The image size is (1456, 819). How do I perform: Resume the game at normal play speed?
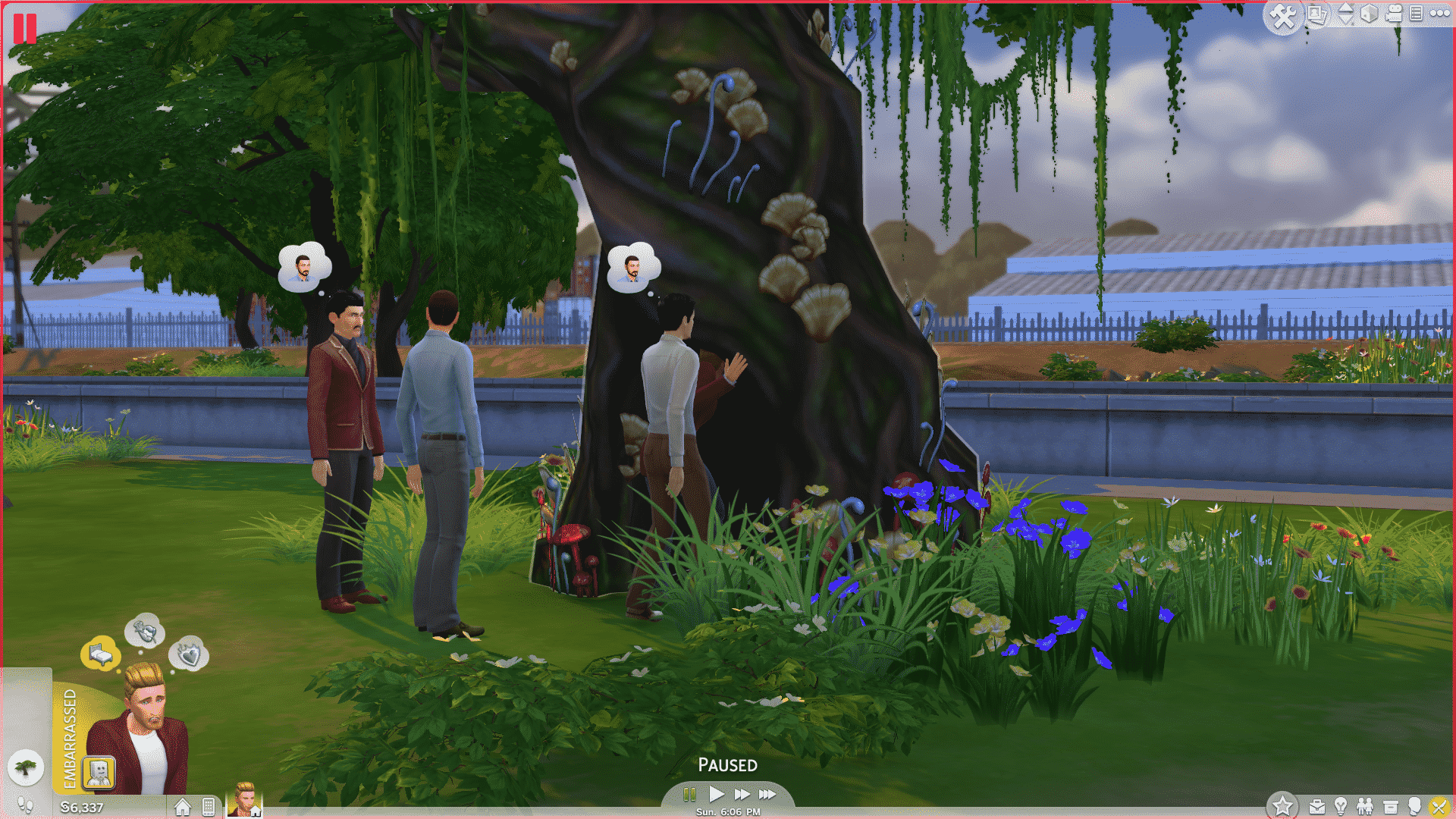coord(716,794)
